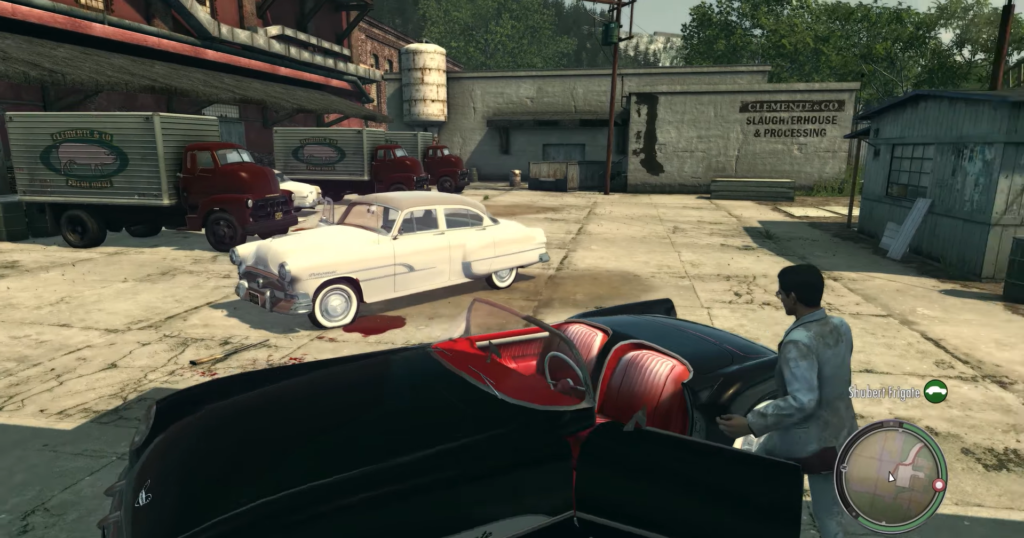Click the circular minimap
1024x538 pixels.
coord(890,475)
